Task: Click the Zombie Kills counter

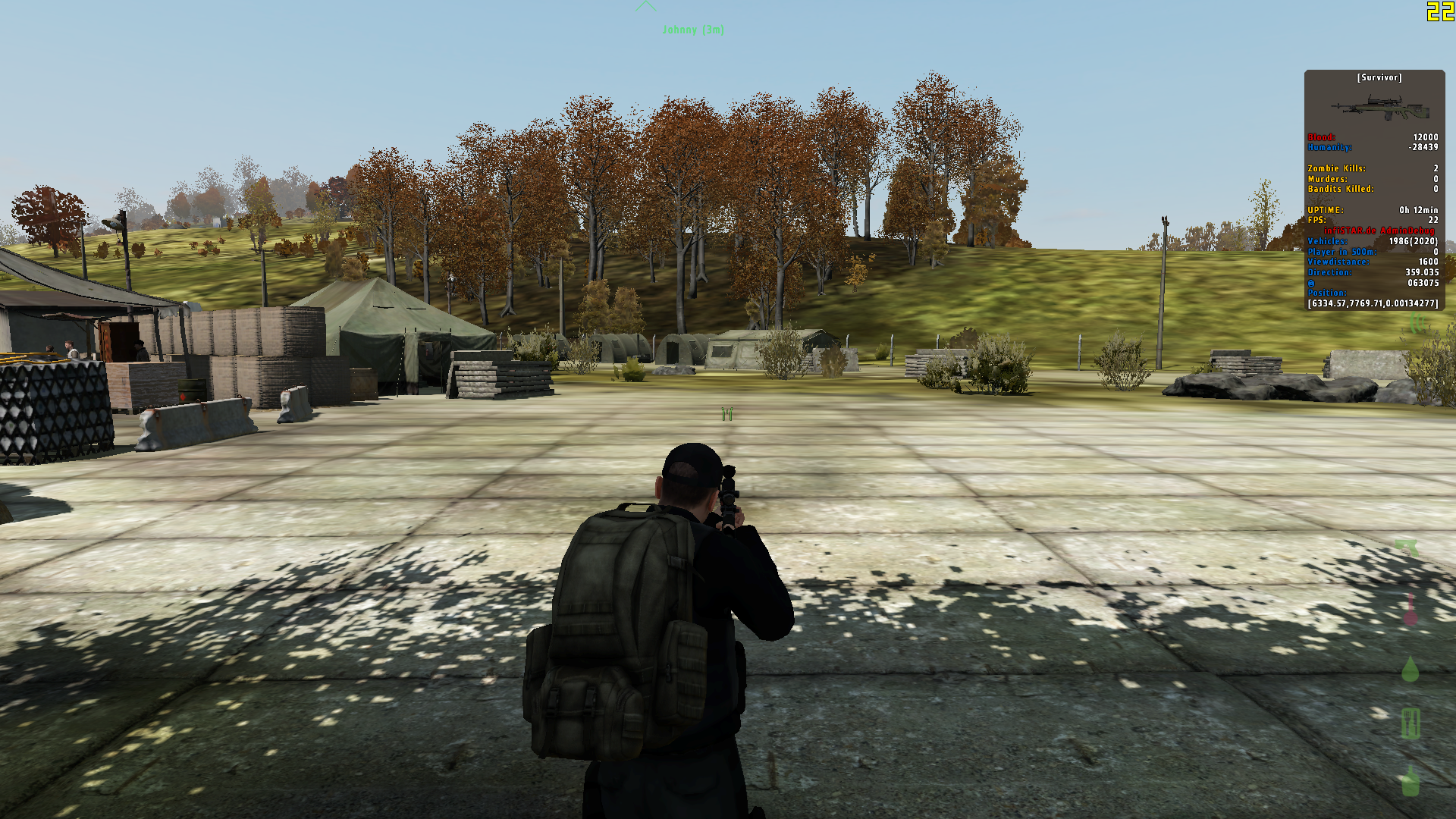Action: click(x=1337, y=168)
